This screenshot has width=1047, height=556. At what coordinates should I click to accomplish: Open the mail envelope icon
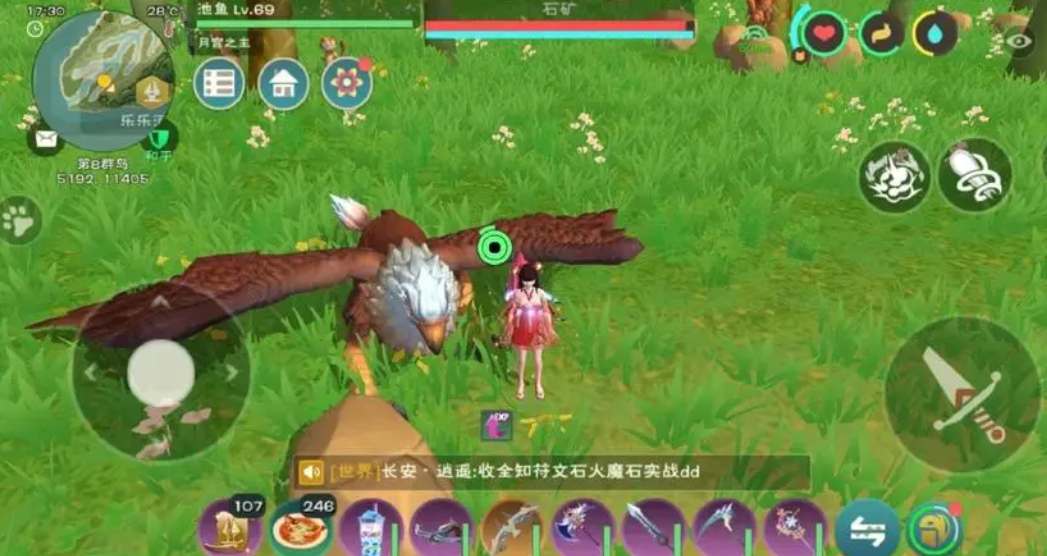[x=45, y=140]
